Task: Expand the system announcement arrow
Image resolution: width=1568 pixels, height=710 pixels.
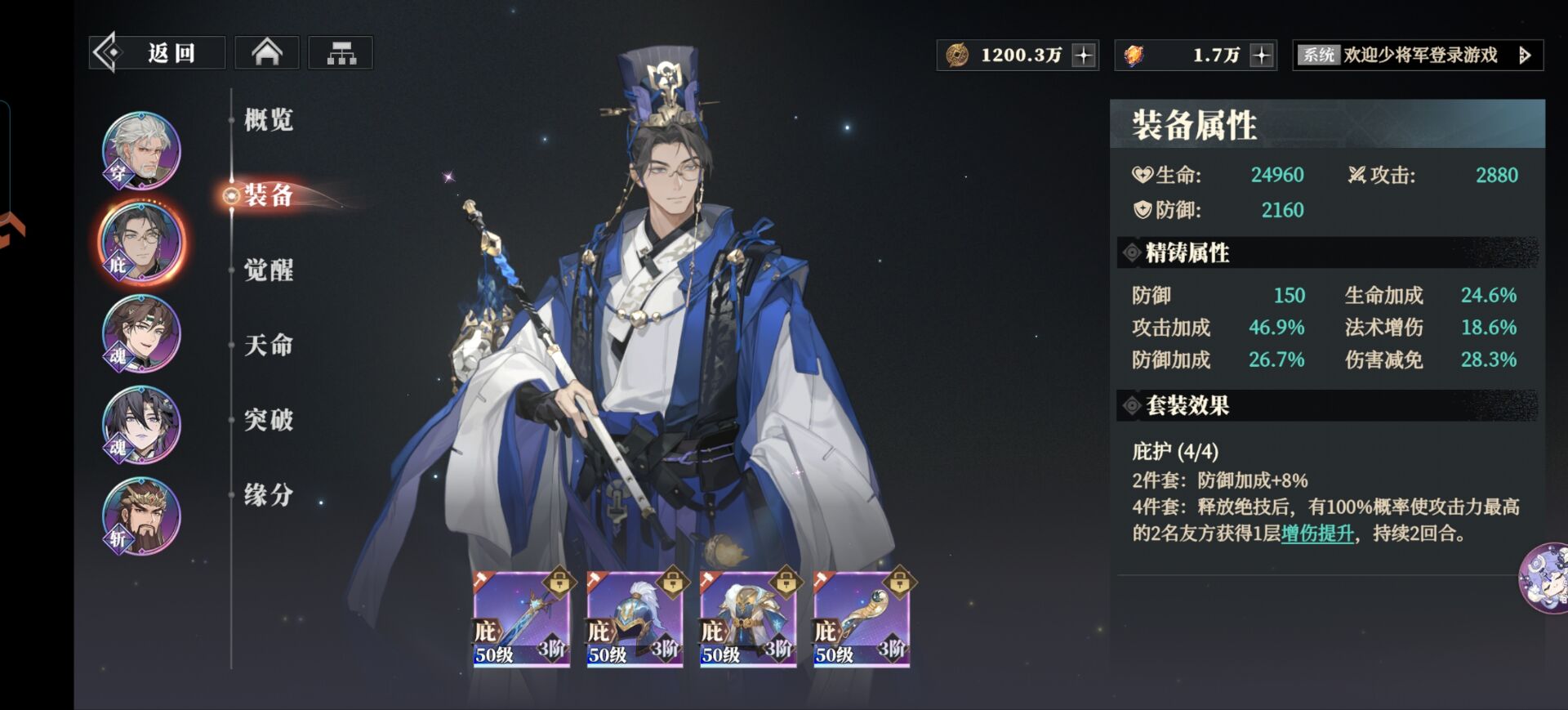Action: click(1524, 56)
